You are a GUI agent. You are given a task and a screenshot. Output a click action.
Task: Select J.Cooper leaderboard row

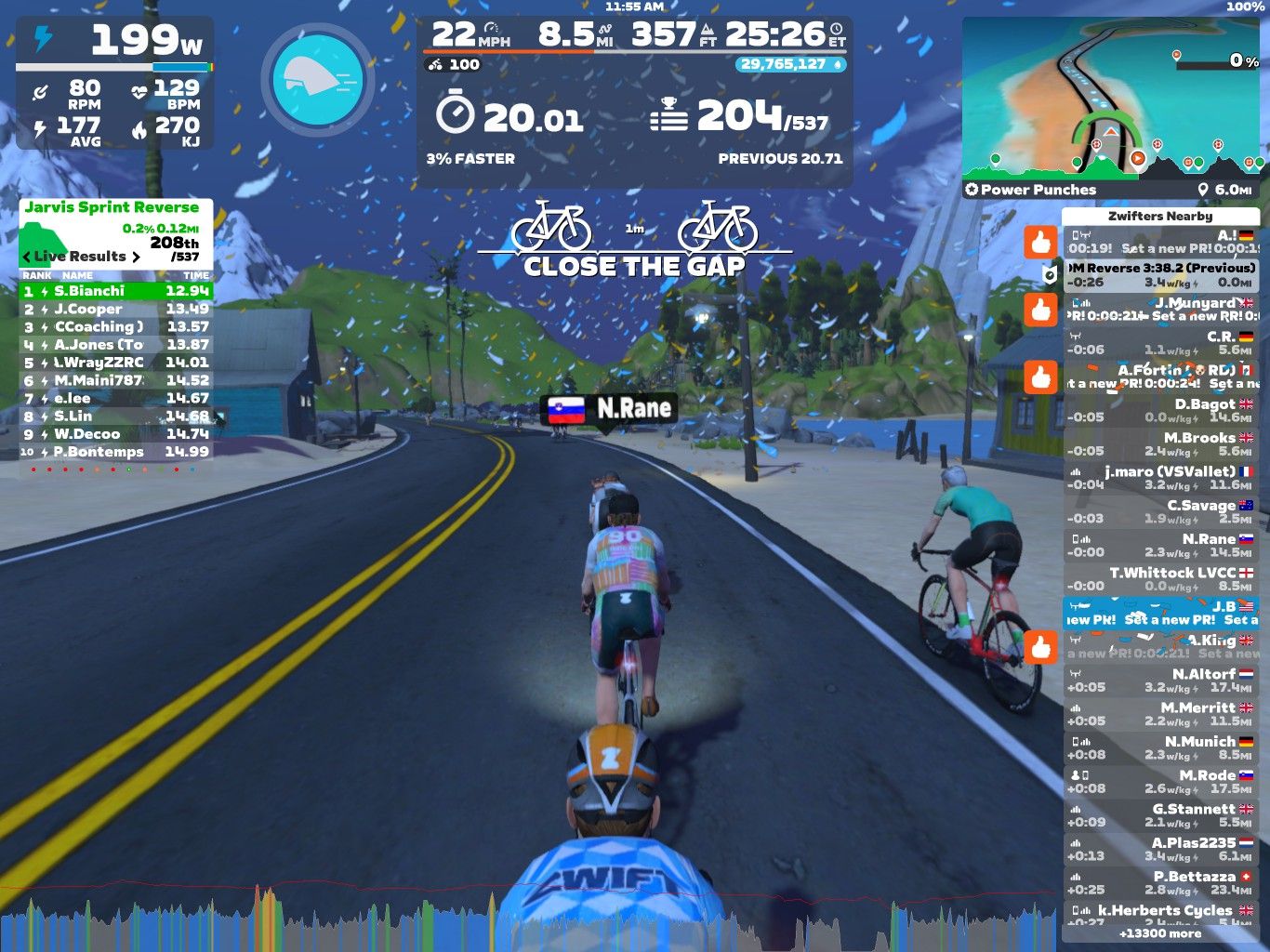(x=116, y=309)
